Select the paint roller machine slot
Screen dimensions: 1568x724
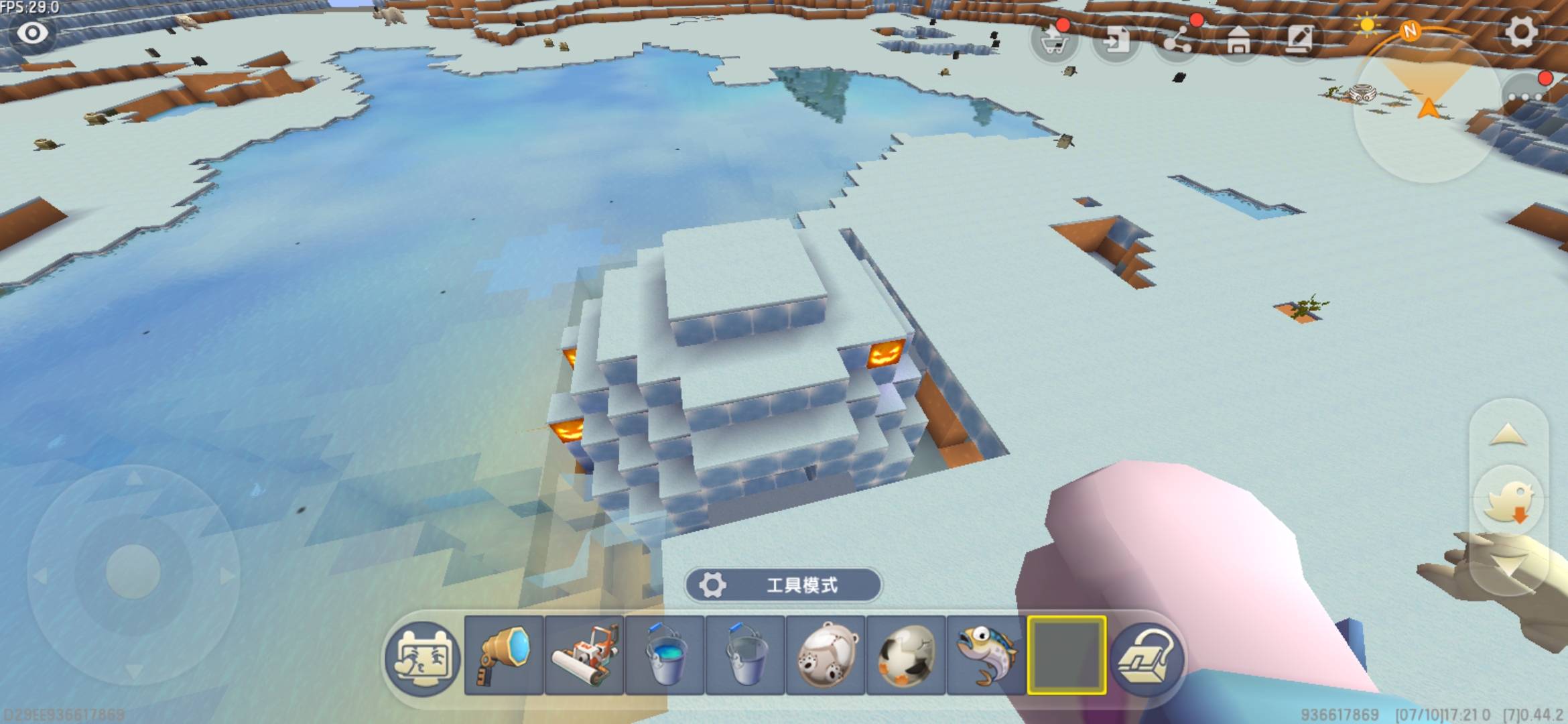(x=584, y=655)
